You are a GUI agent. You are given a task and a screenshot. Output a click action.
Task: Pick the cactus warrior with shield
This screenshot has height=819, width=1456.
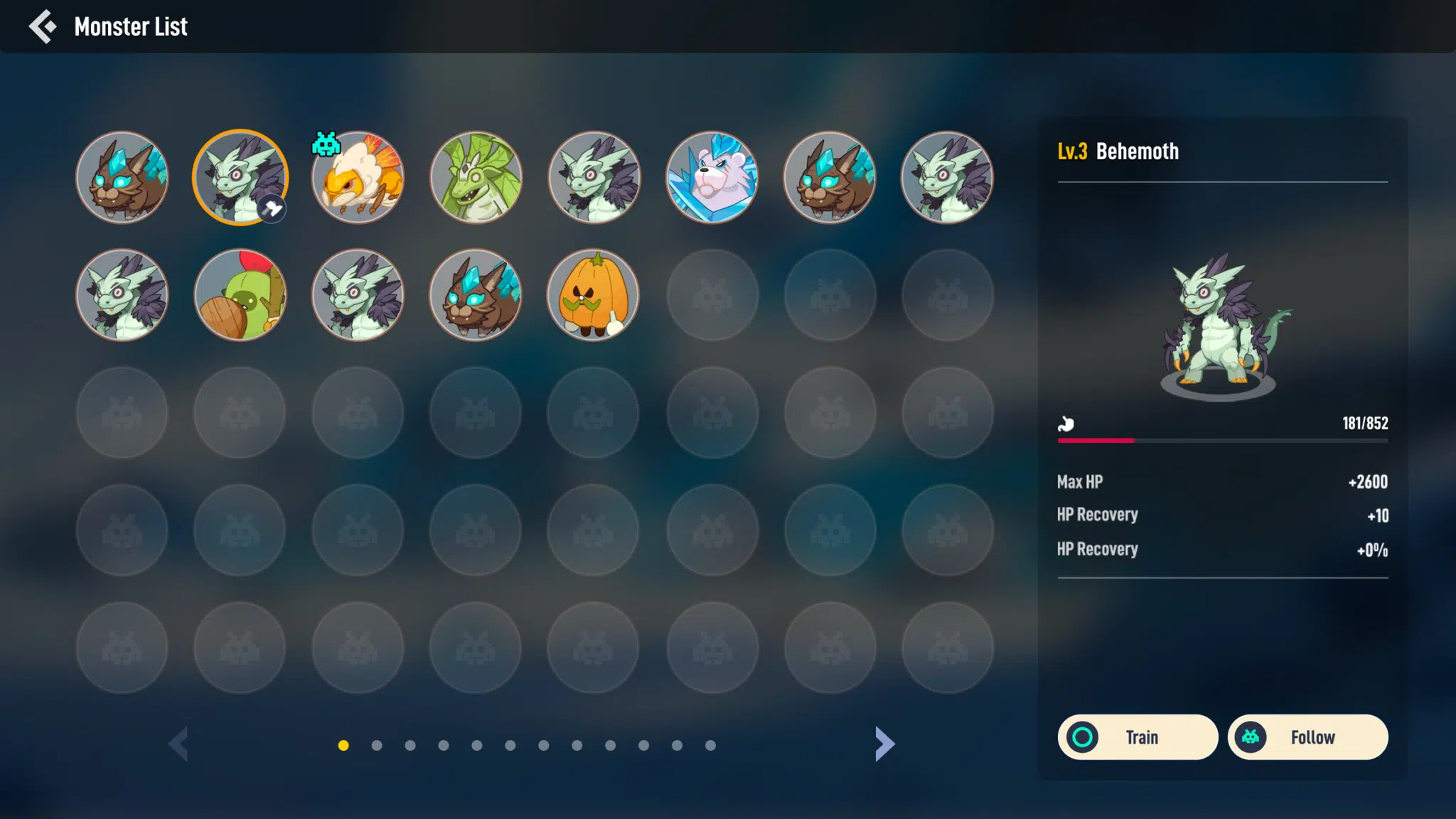click(x=240, y=295)
